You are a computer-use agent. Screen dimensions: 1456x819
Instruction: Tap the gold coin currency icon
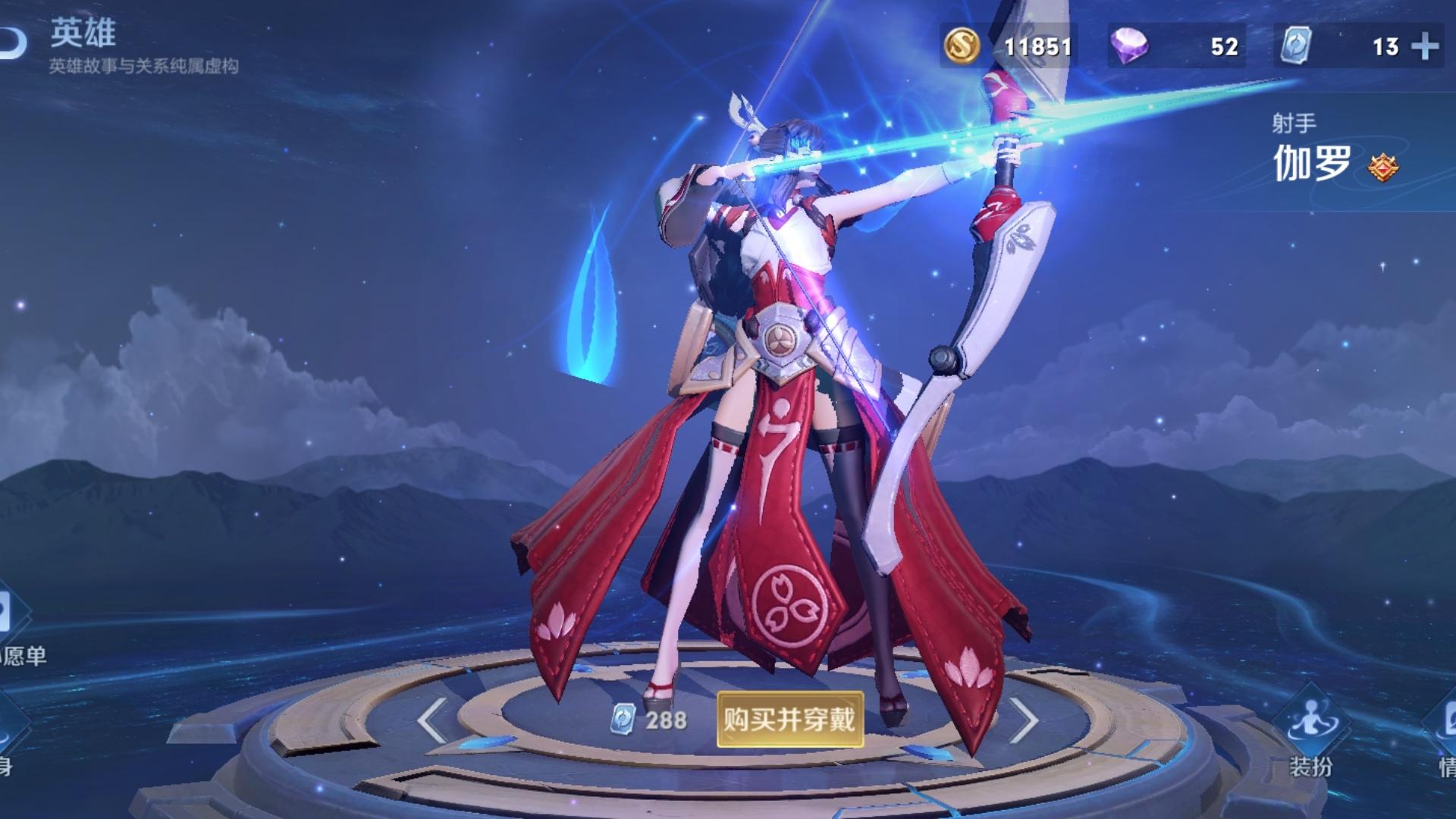(x=962, y=45)
